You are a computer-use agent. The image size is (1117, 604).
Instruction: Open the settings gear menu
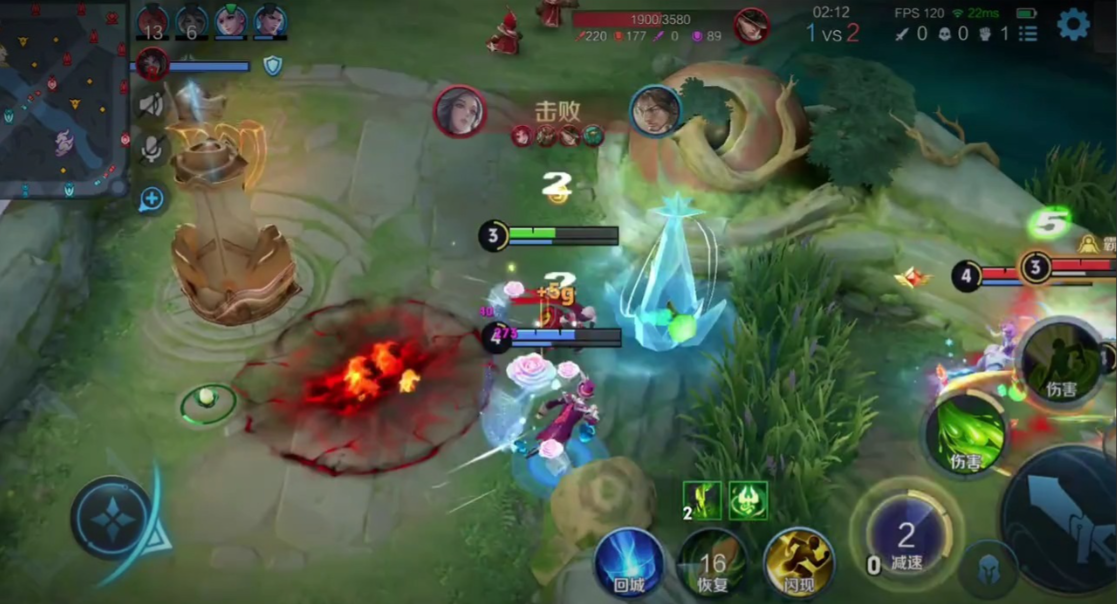[x=1073, y=25]
